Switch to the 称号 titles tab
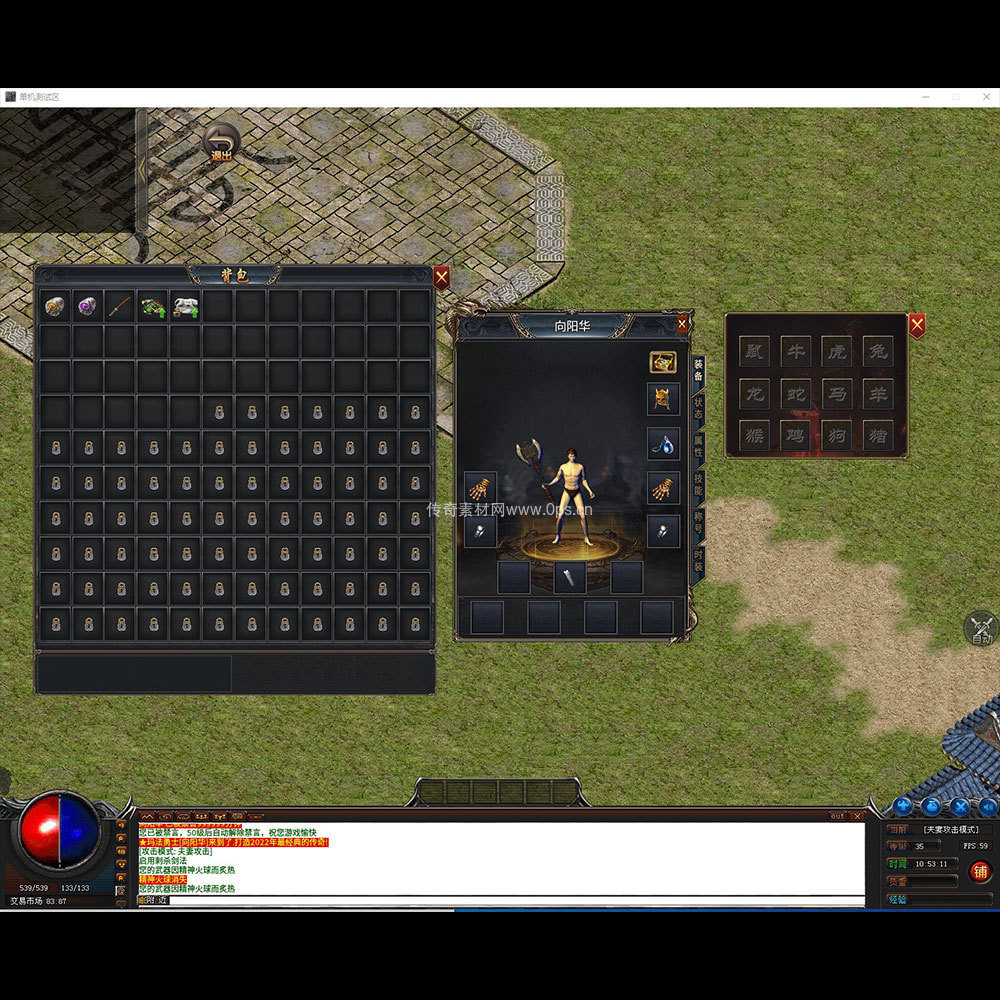The width and height of the screenshot is (1000, 1000). pyautogui.click(x=698, y=523)
